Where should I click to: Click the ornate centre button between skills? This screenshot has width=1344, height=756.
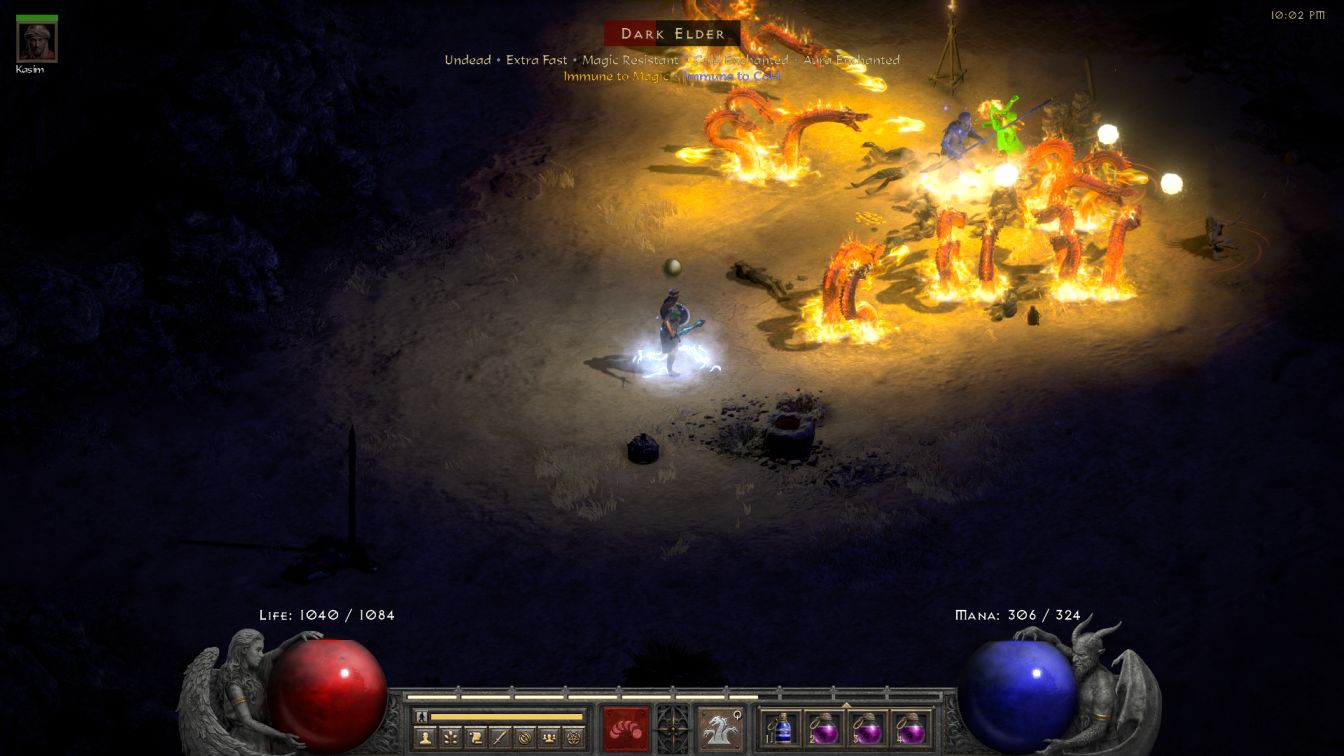pyautogui.click(x=672, y=726)
